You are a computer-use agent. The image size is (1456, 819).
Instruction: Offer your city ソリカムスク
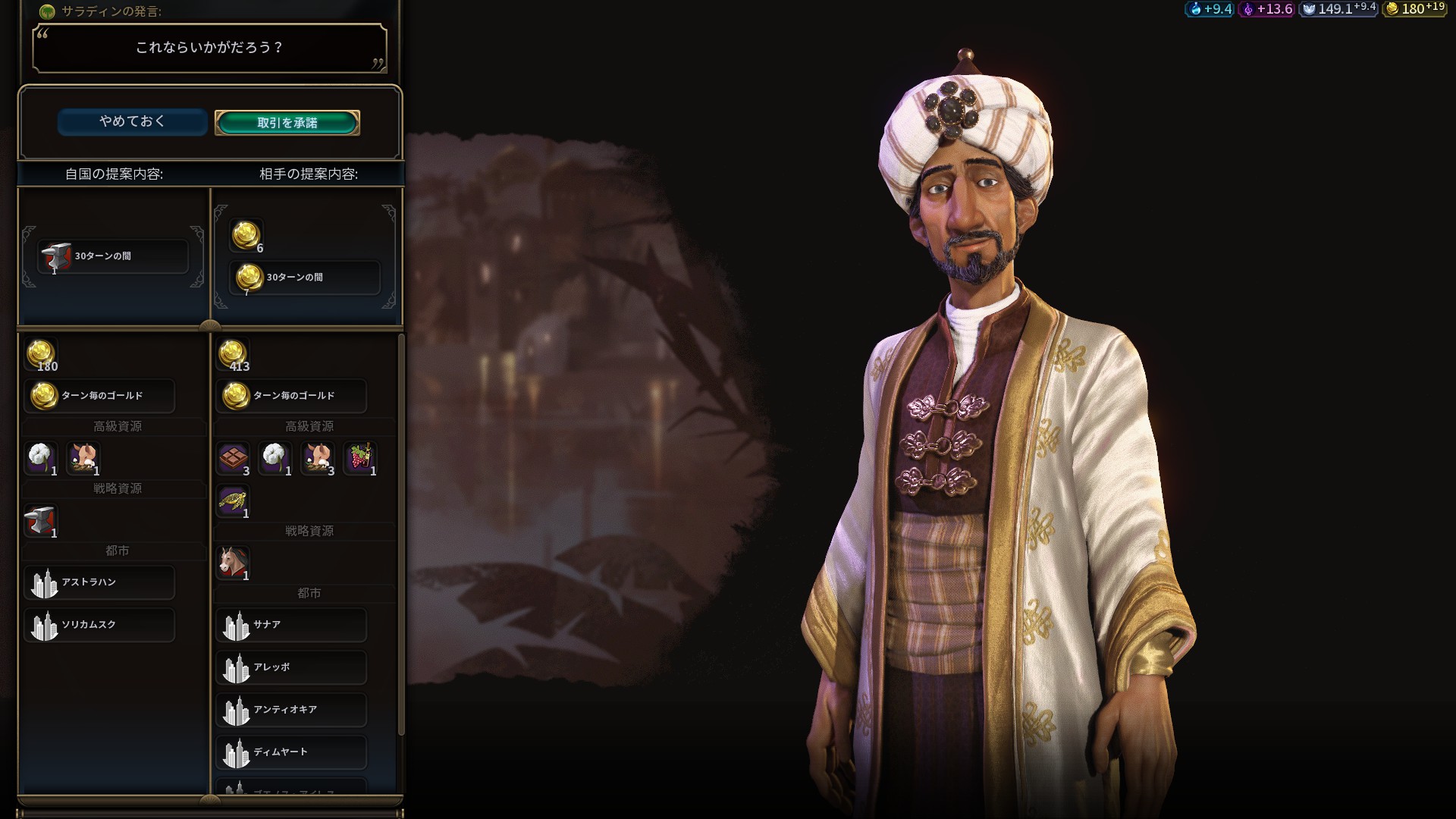coord(99,625)
